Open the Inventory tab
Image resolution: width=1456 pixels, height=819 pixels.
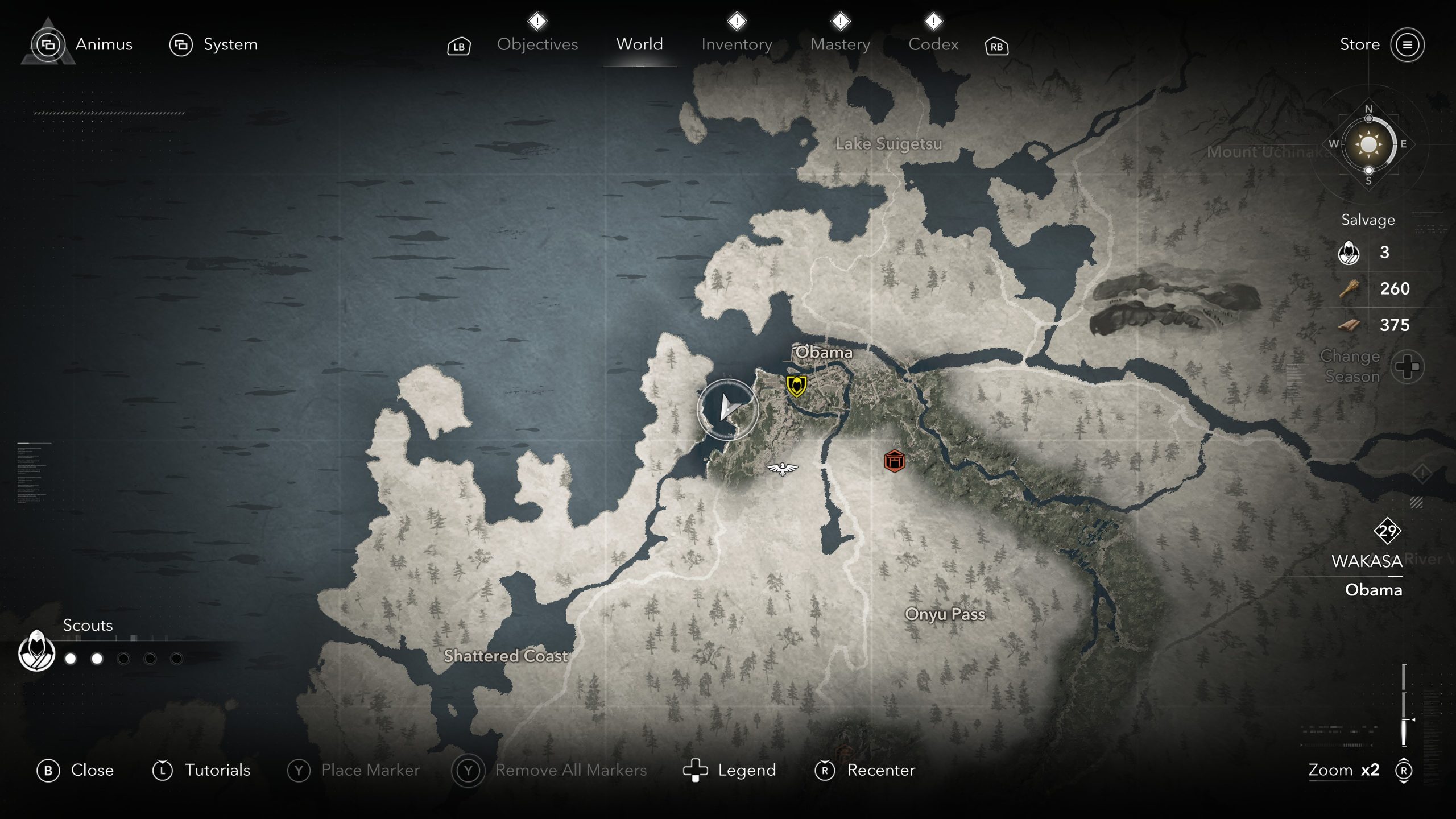(737, 44)
